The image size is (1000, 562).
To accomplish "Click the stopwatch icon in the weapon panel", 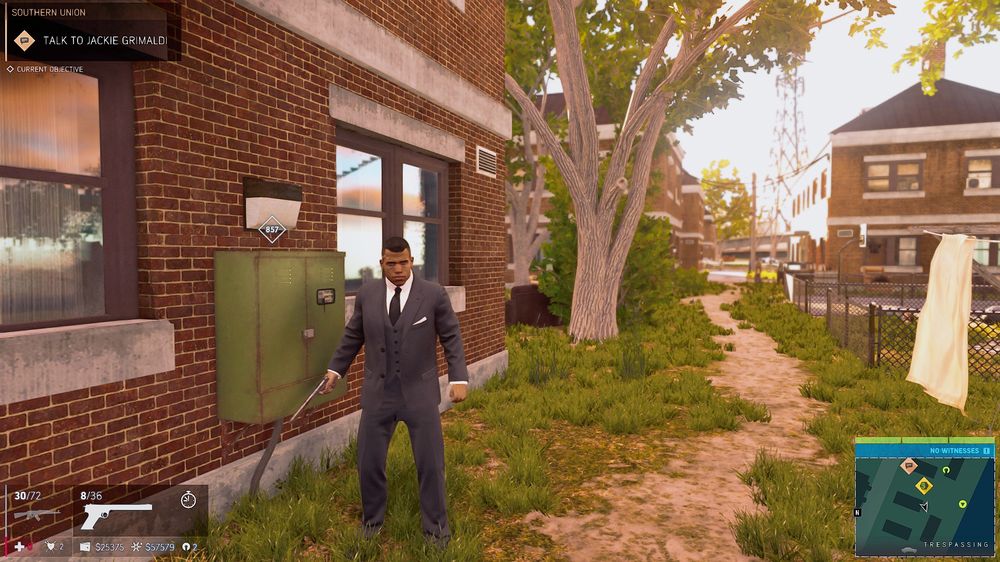I will (x=188, y=498).
